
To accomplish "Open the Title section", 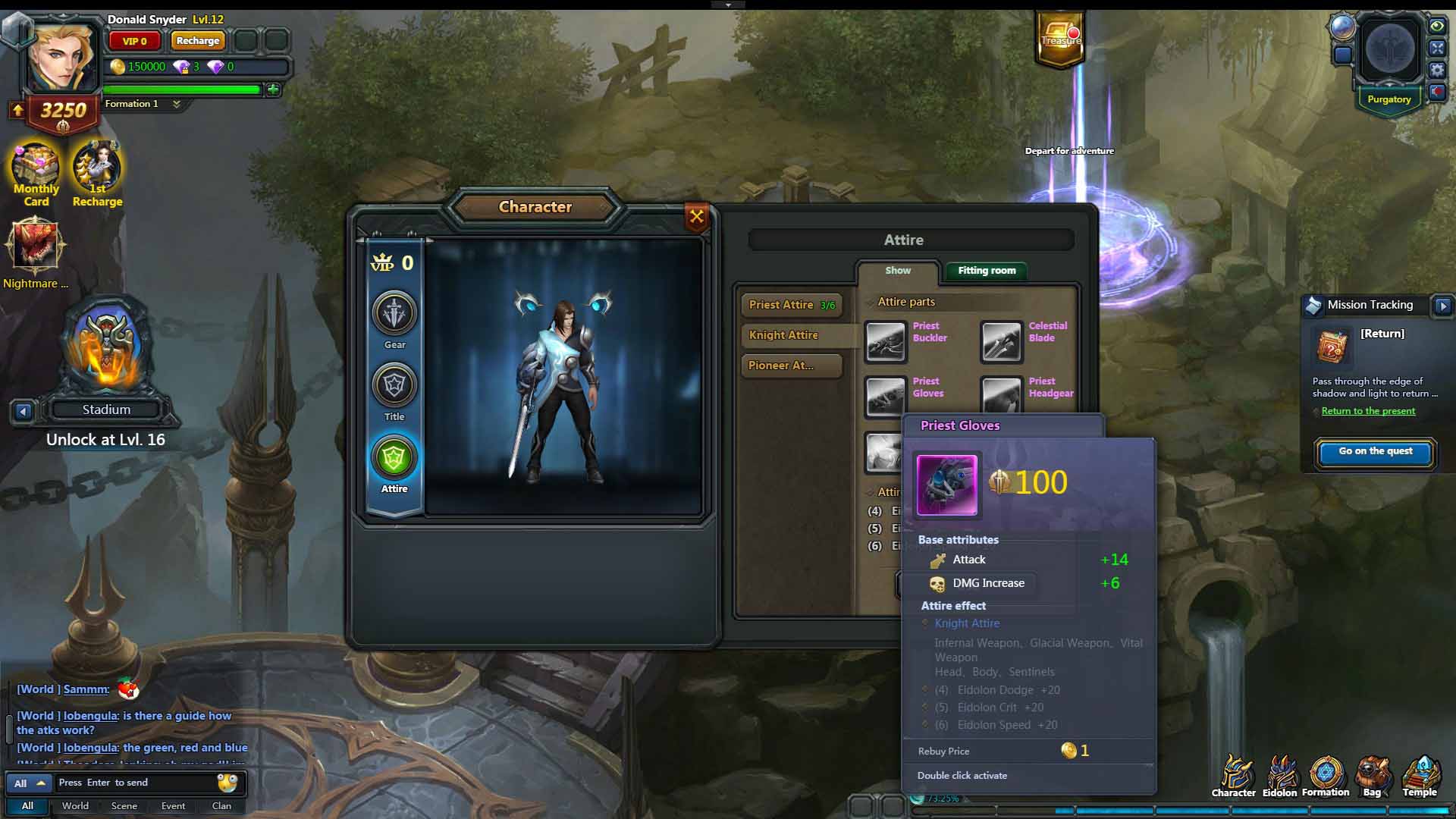I will click(394, 385).
